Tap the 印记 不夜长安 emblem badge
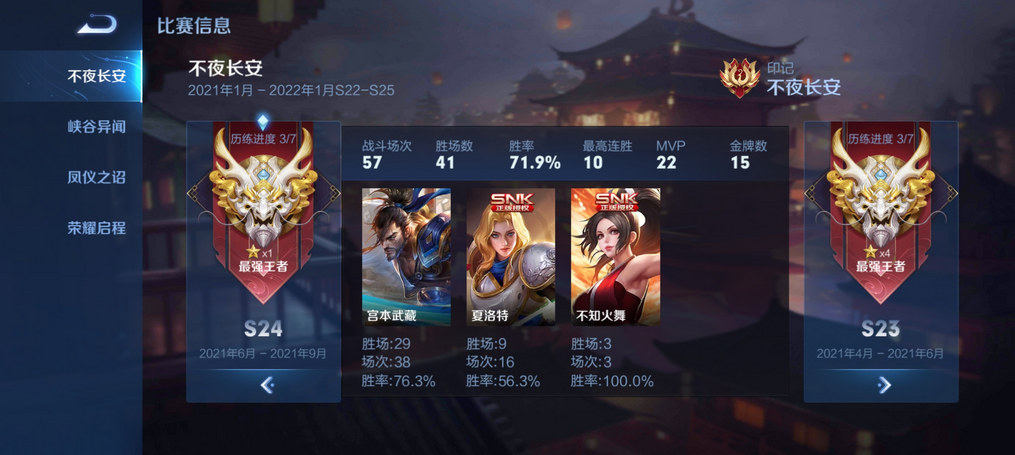 click(x=741, y=78)
